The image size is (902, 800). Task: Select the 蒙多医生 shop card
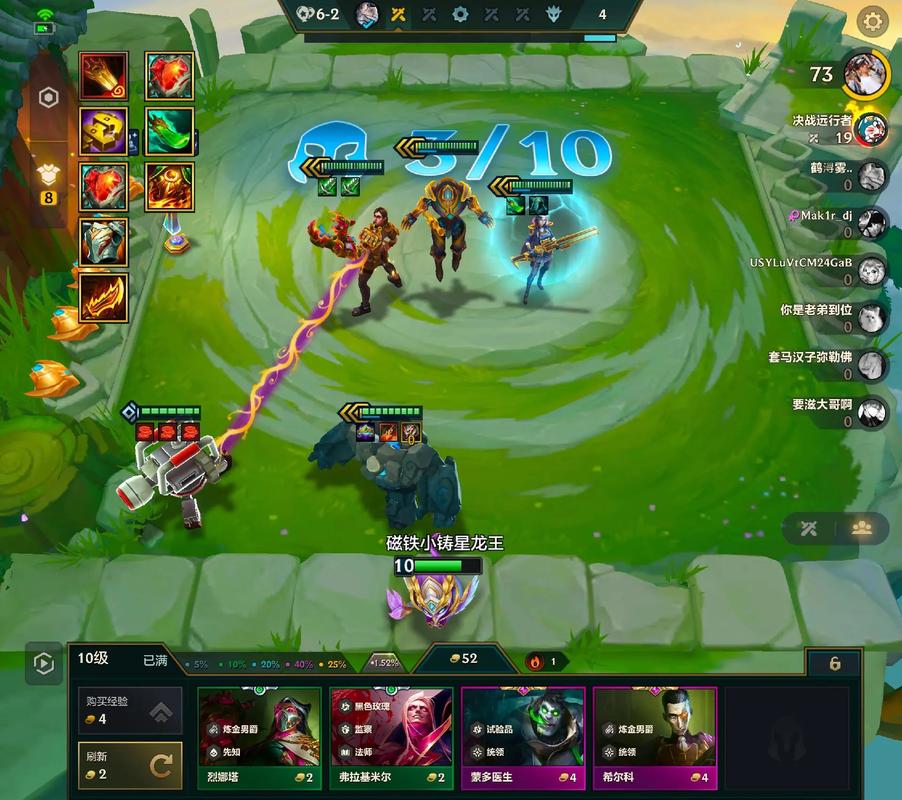pos(524,740)
